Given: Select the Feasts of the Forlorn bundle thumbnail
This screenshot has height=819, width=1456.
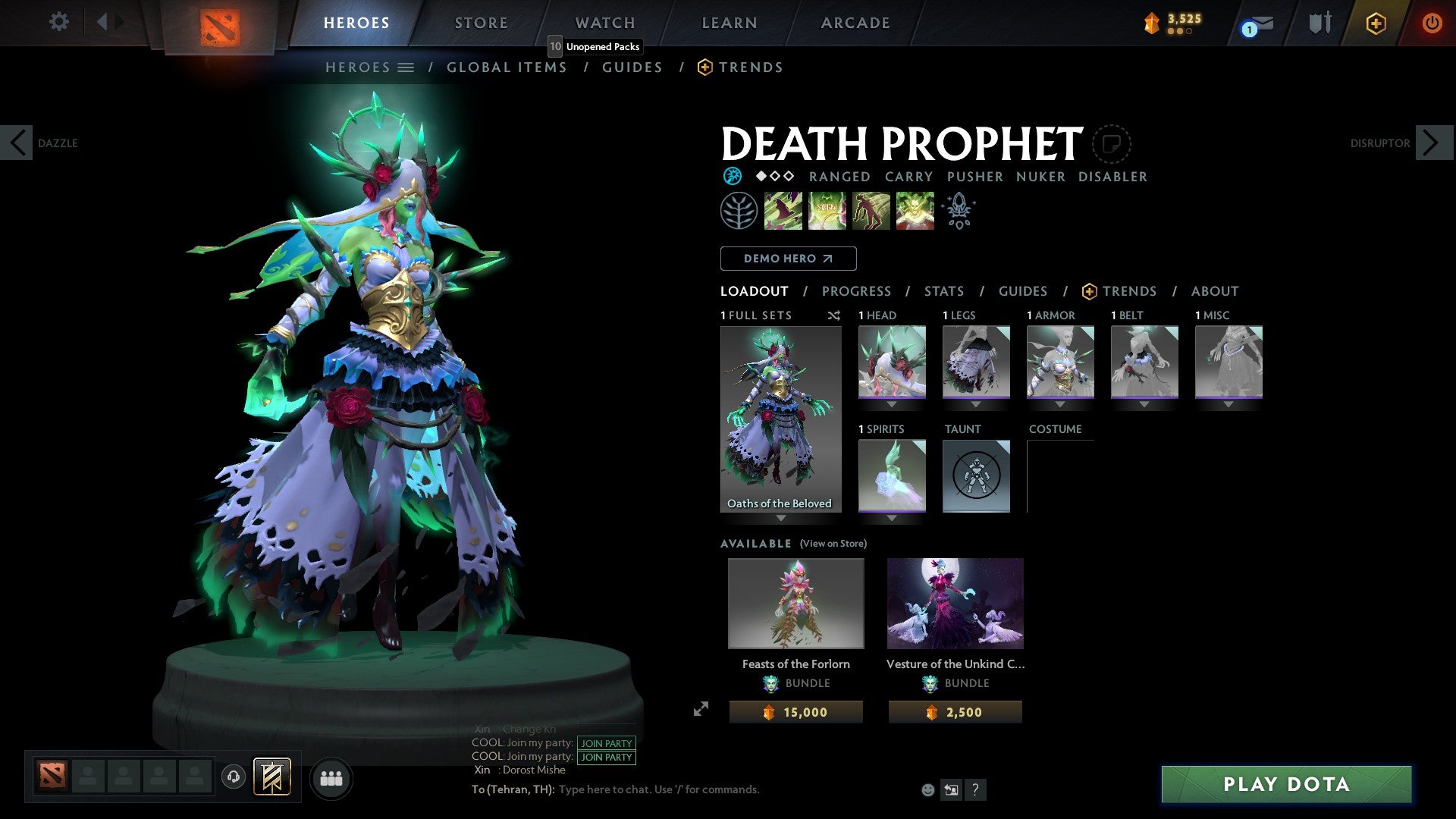Looking at the screenshot, I should (x=795, y=603).
